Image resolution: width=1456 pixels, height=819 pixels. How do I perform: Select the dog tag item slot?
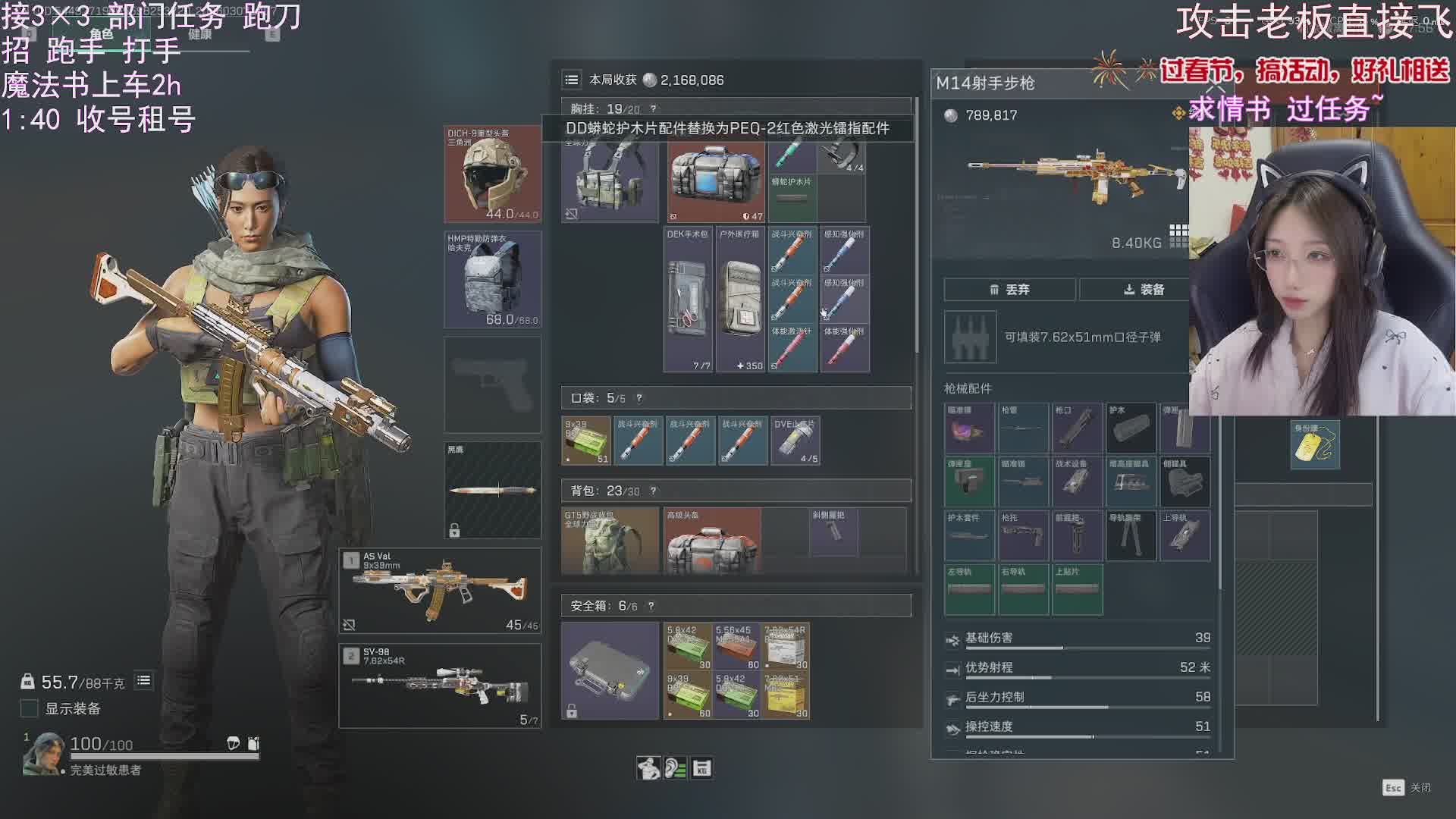pos(1315,444)
